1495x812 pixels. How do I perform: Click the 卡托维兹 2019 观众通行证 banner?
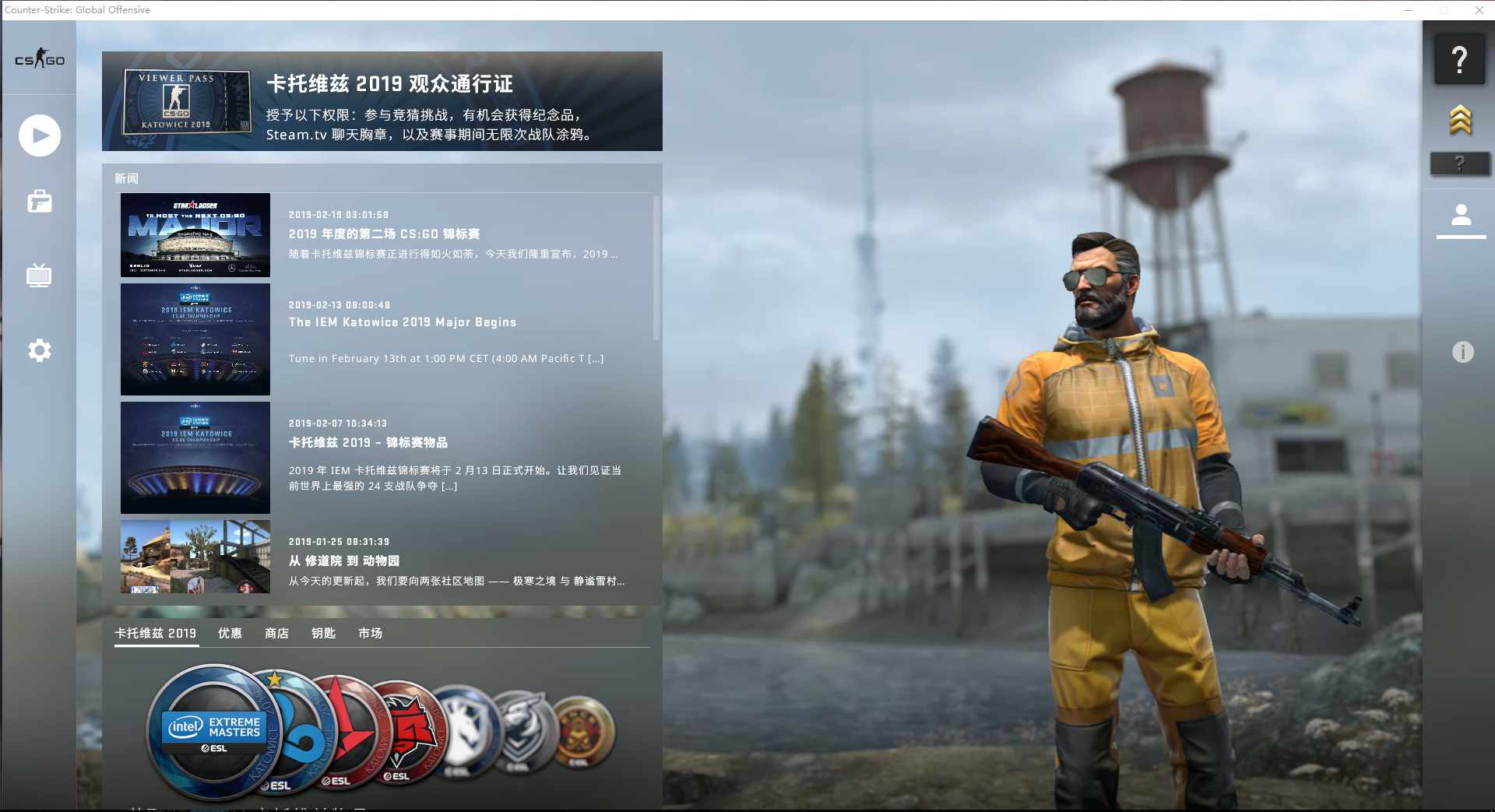point(382,101)
